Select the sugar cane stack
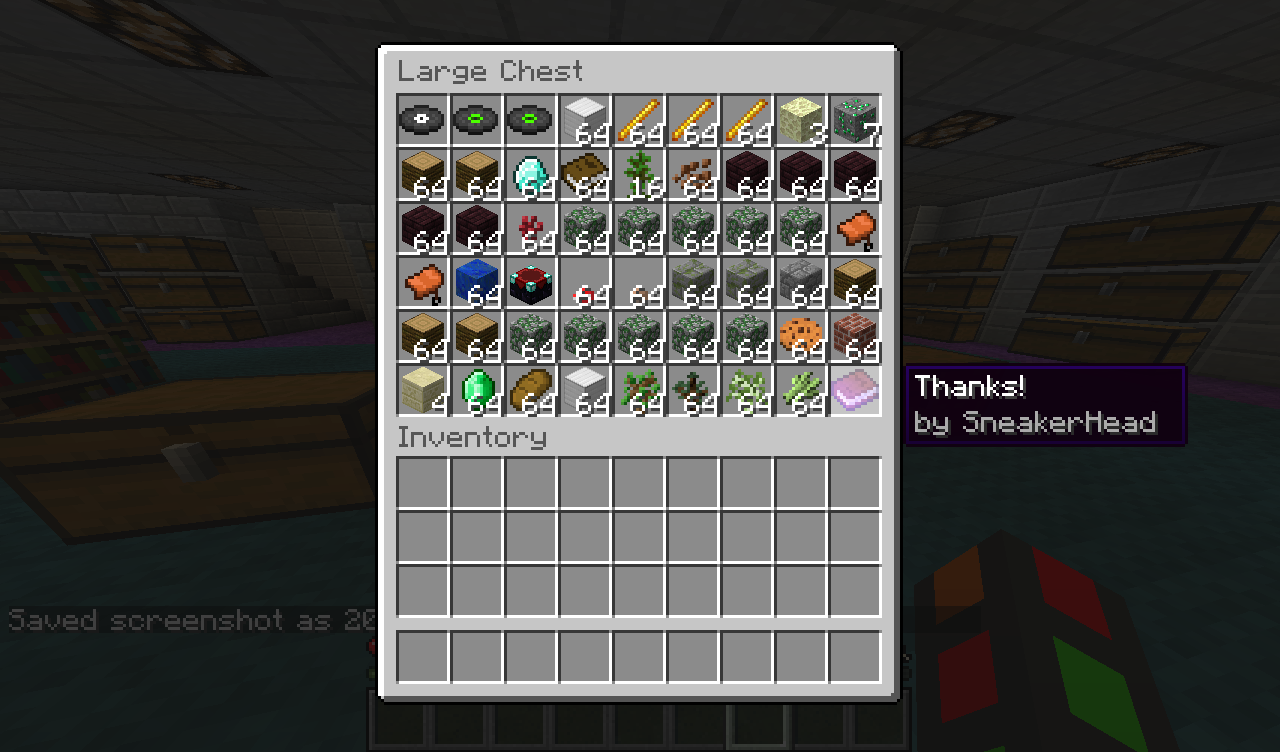The height and width of the screenshot is (752, 1280). coord(800,390)
